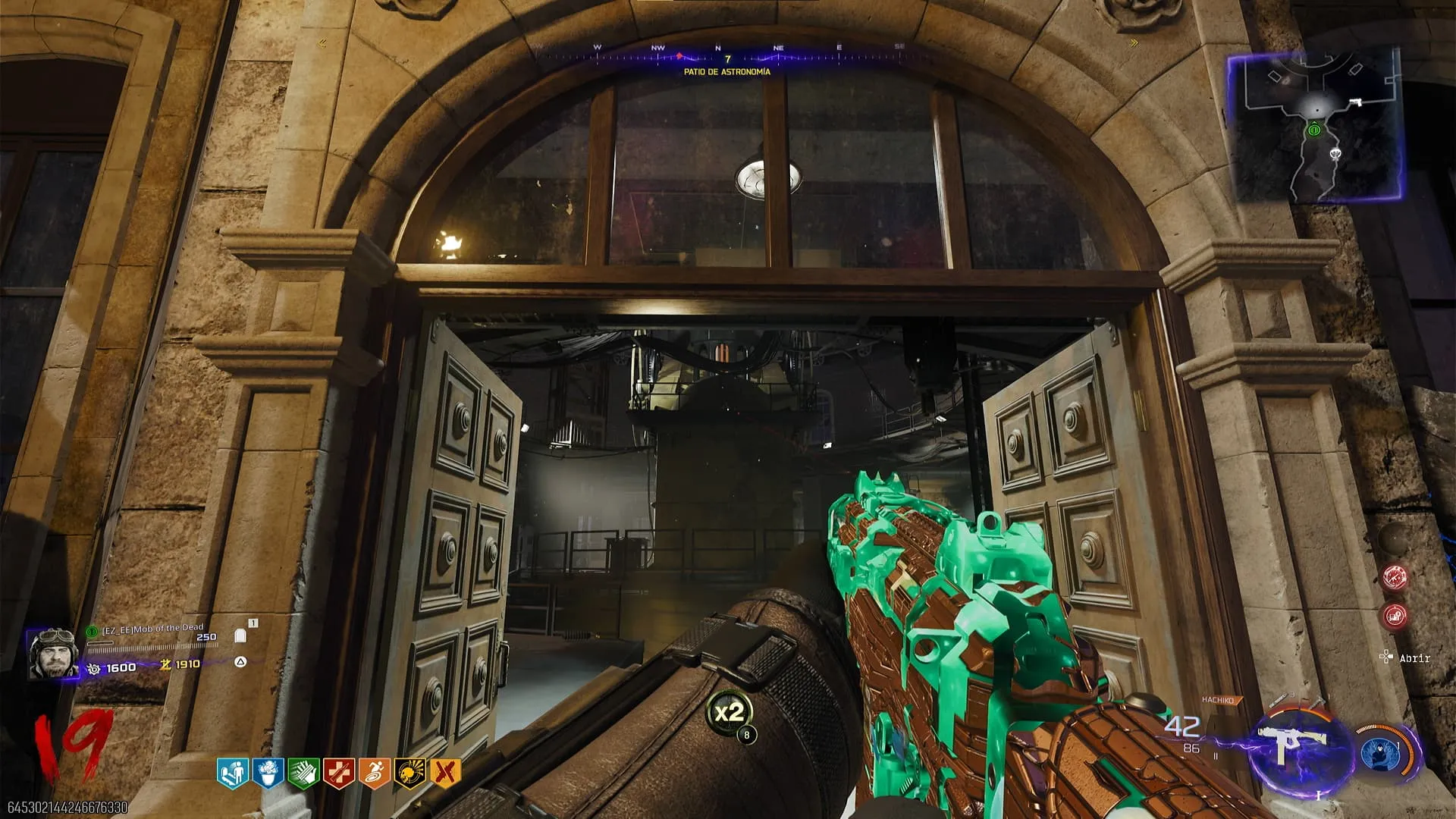This screenshot has width=1456, height=819.
Task: Click the red cross Quick Revive perk
Action: (x=338, y=773)
